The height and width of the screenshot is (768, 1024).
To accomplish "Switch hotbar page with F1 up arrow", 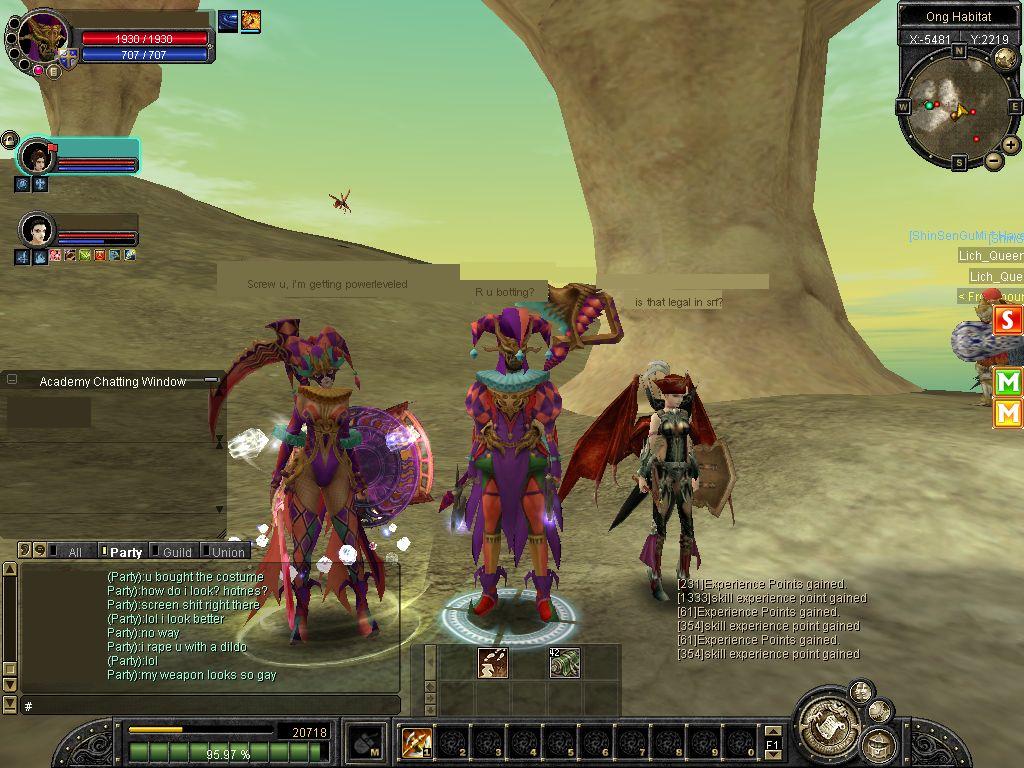I will click(772, 733).
